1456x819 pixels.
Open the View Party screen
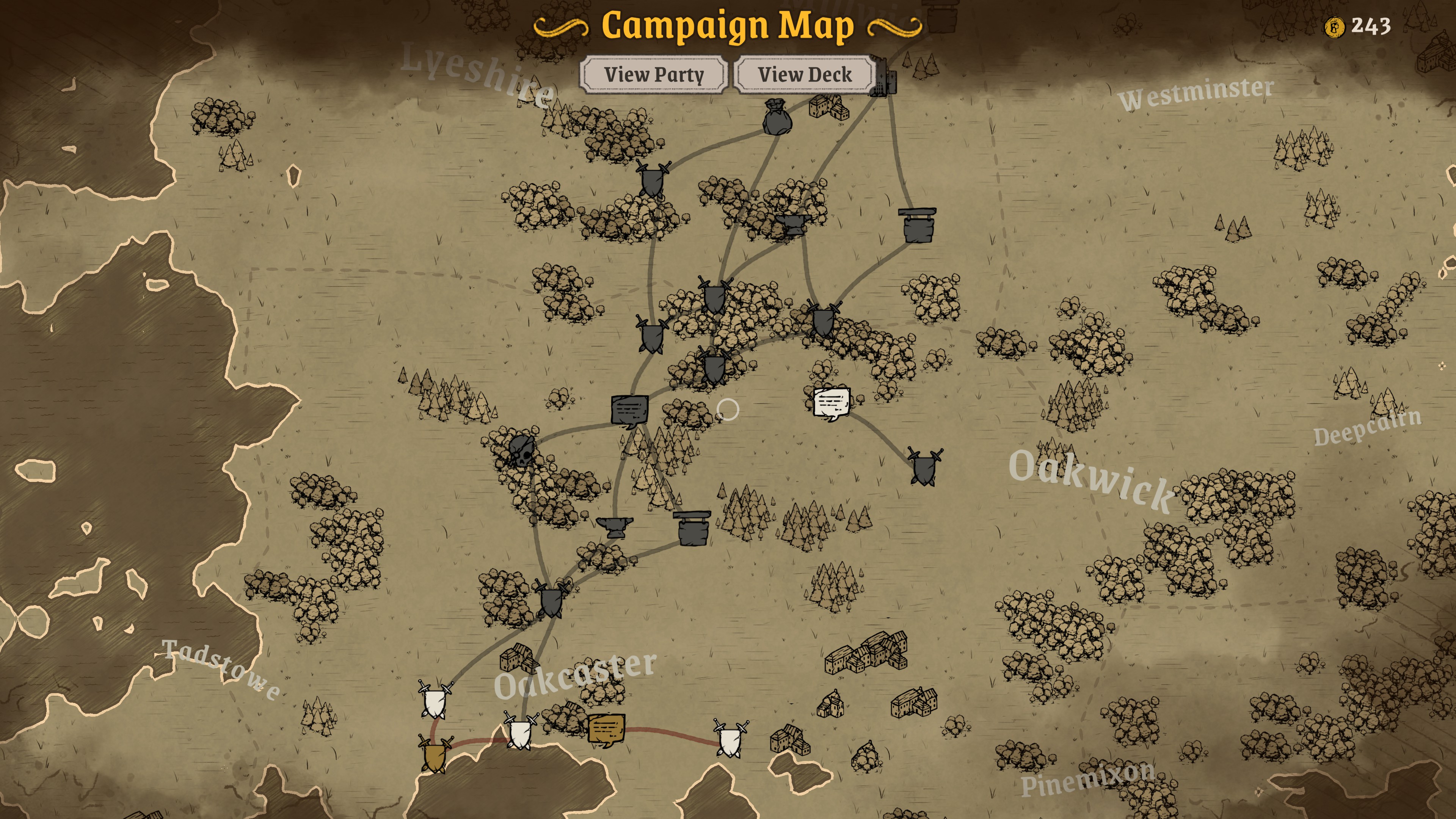click(x=654, y=74)
